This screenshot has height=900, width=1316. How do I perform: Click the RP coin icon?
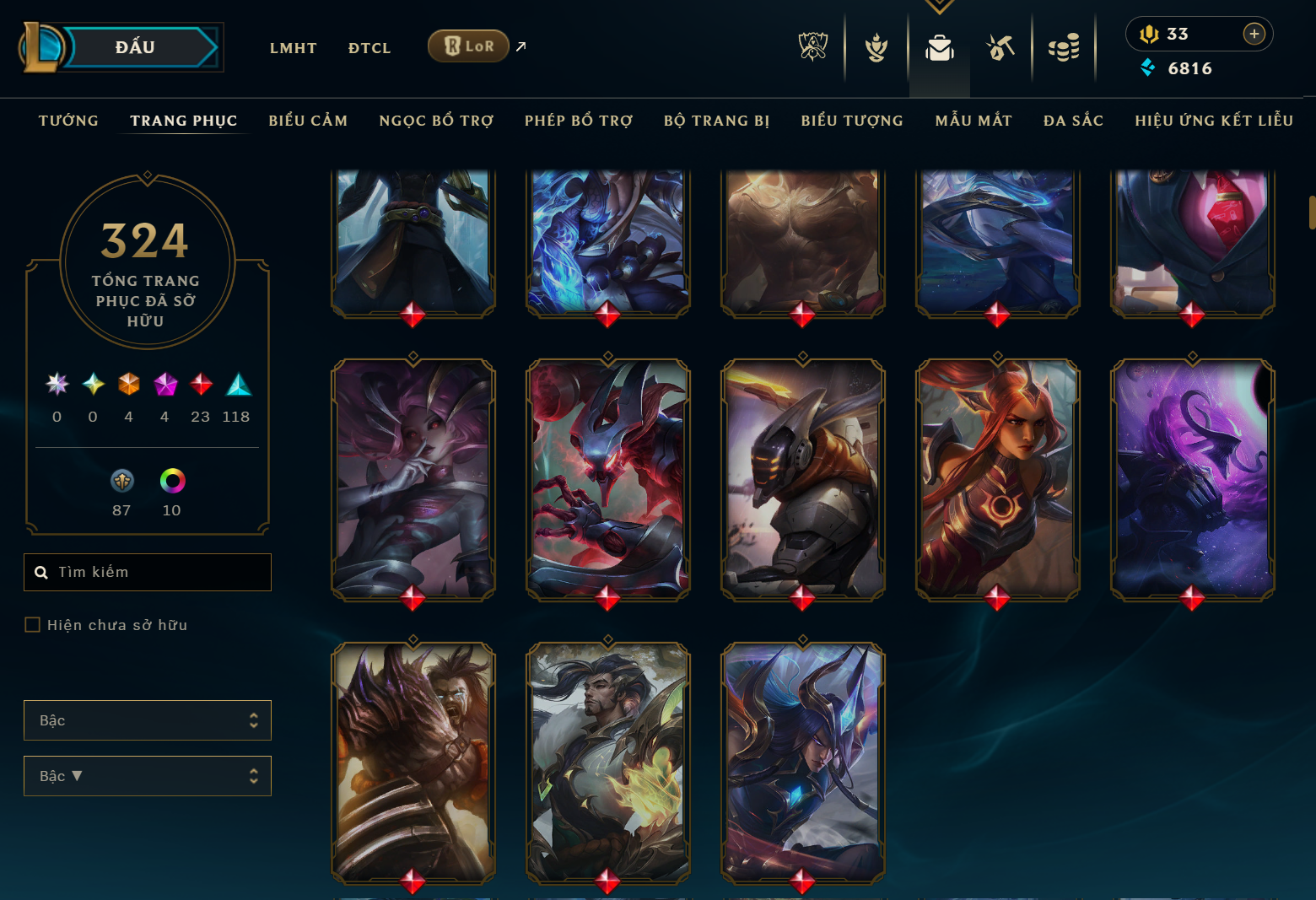[1149, 34]
